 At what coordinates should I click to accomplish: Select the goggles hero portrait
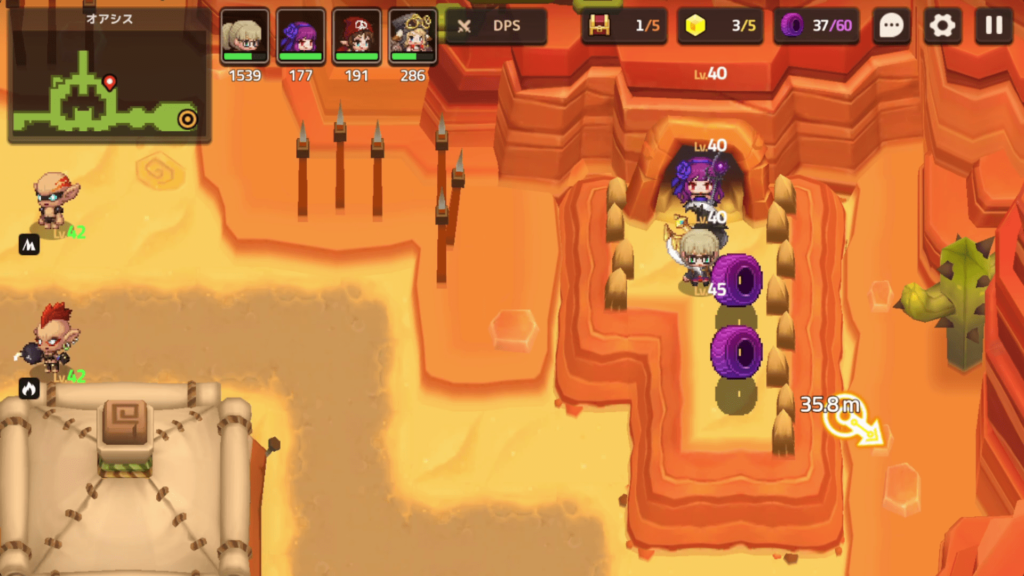tap(413, 36)
